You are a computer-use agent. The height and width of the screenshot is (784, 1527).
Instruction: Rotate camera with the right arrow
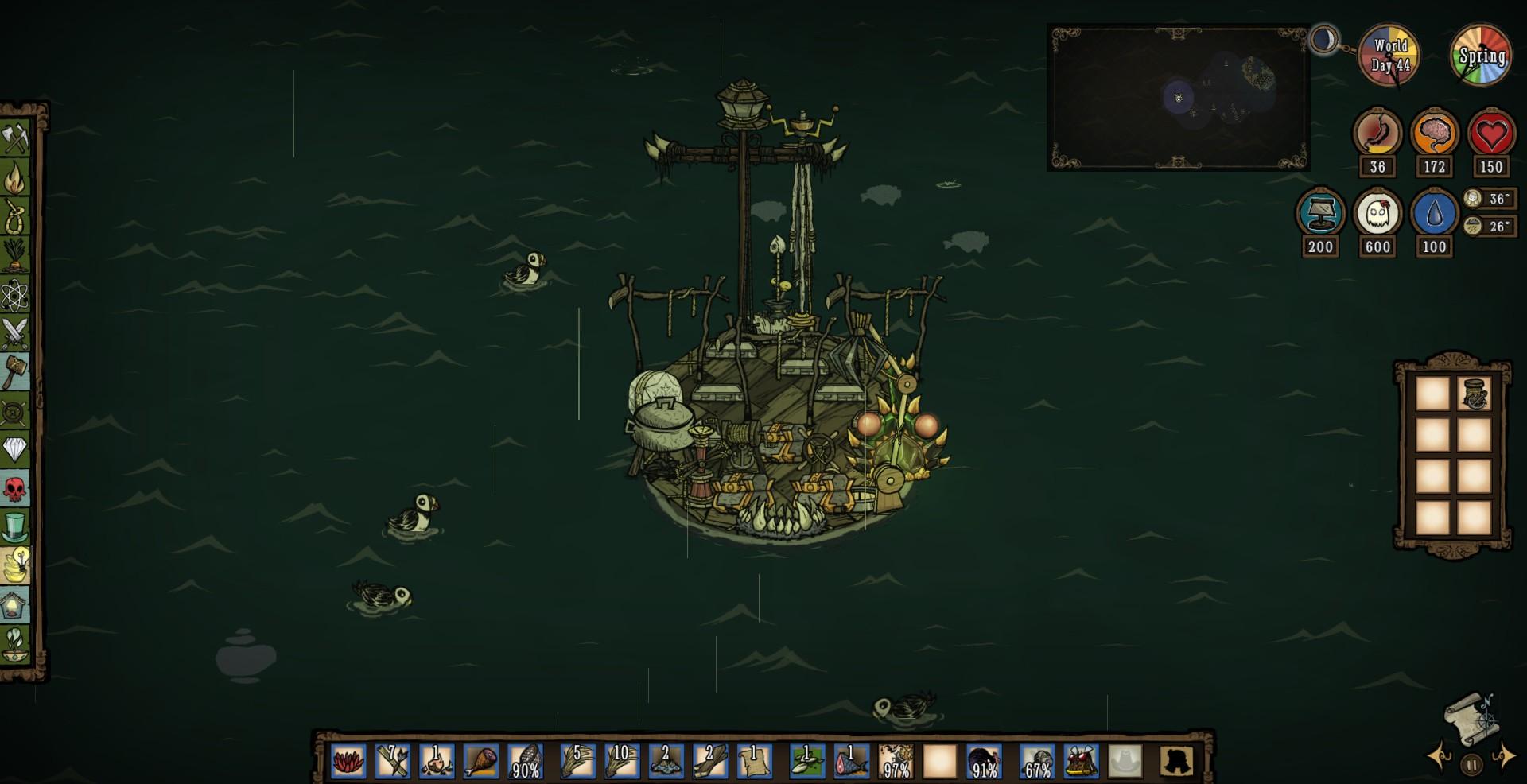[x=1502, y=756]
